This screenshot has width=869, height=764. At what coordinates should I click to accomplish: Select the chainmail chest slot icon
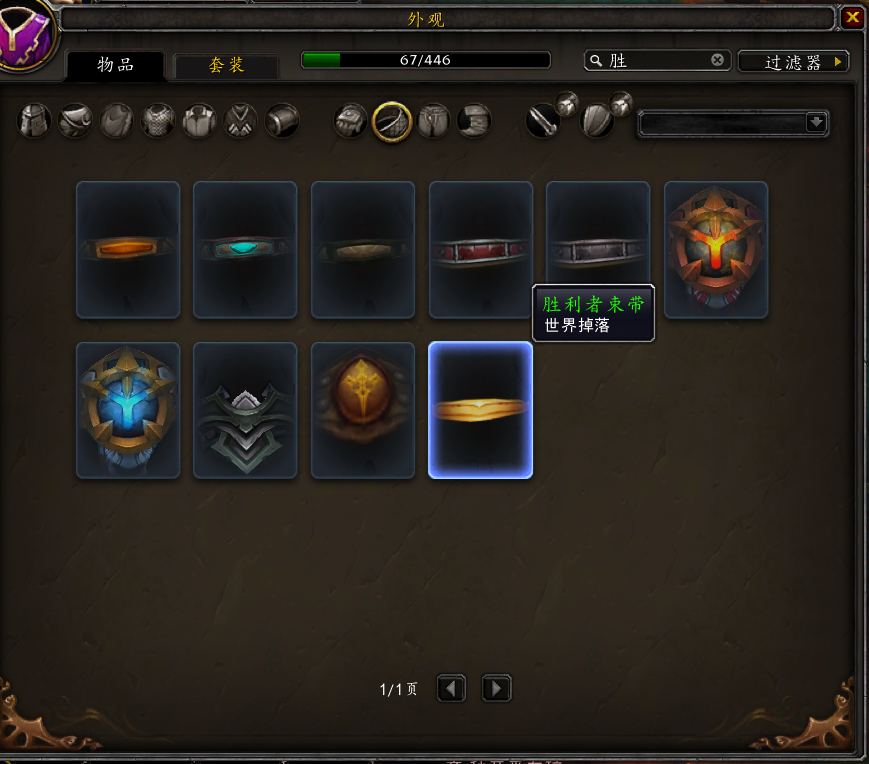[x=158, y=121]
